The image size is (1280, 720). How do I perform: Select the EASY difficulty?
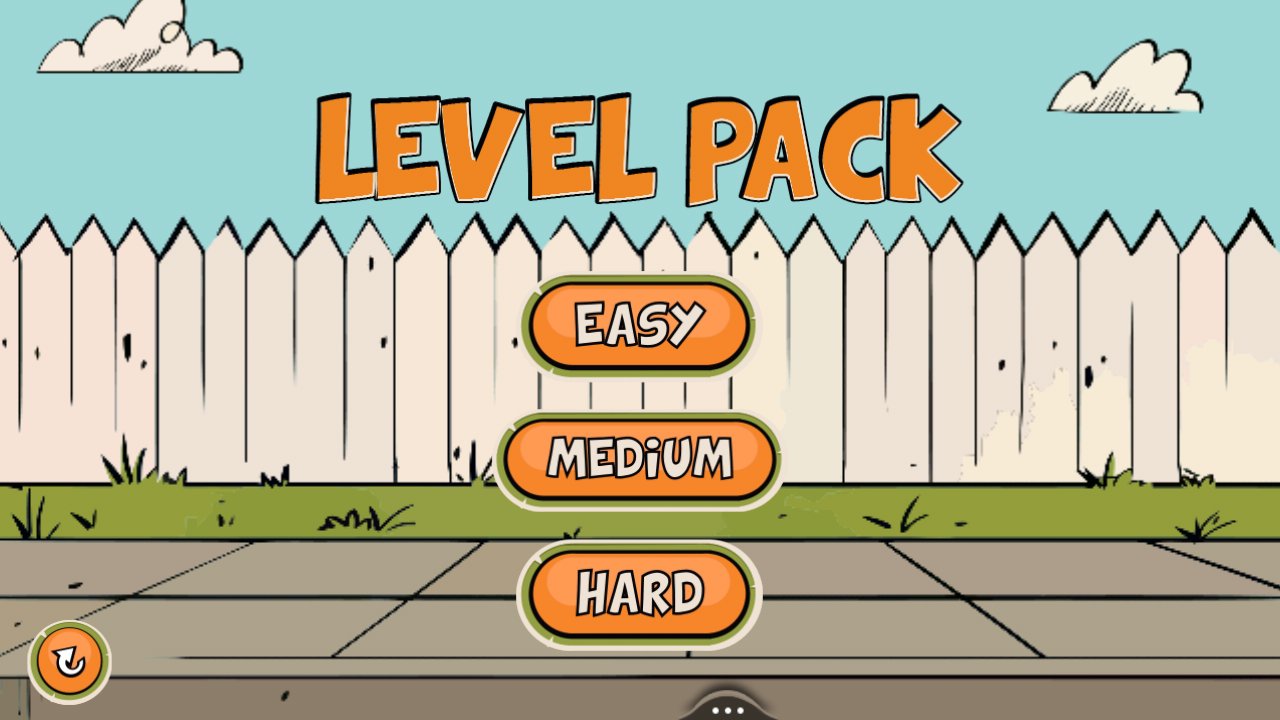pos(639,324)
